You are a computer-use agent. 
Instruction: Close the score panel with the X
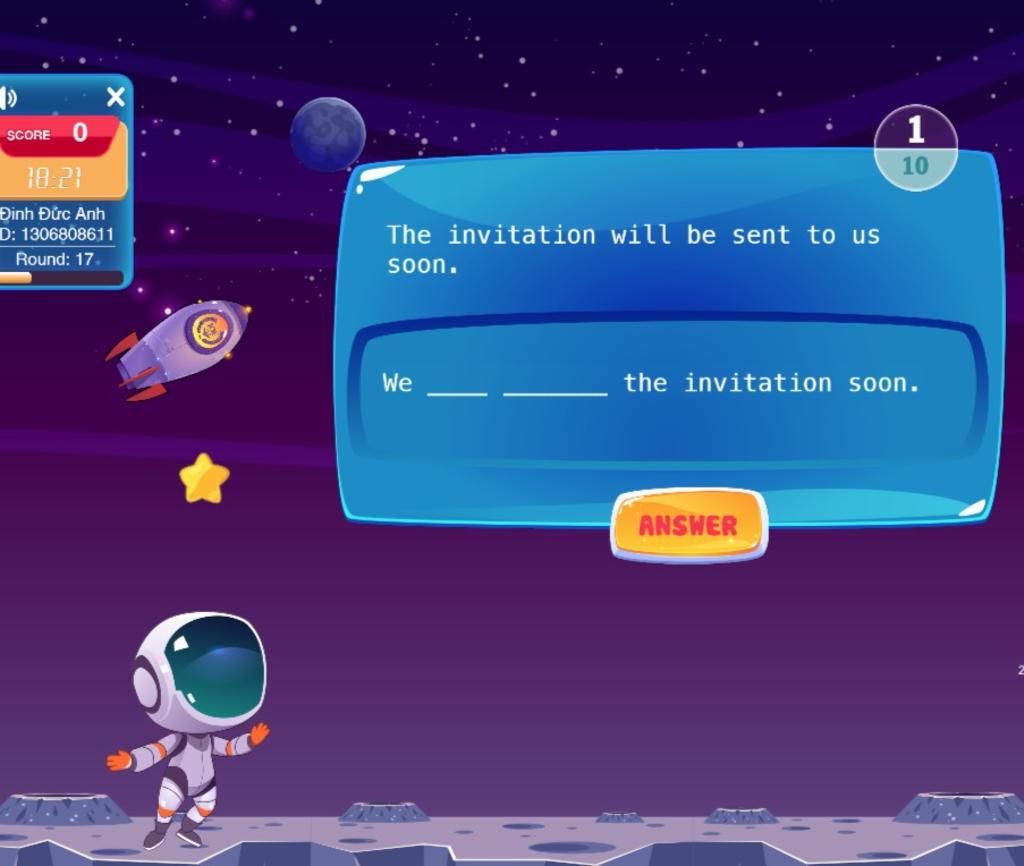coord(116,97)
